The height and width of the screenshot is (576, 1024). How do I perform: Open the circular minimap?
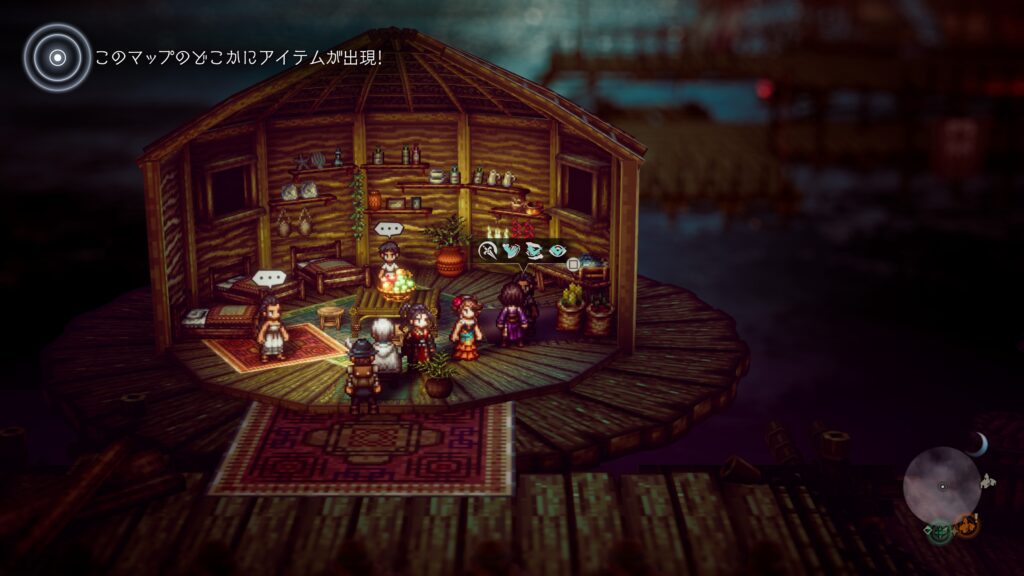pos(941,485)
